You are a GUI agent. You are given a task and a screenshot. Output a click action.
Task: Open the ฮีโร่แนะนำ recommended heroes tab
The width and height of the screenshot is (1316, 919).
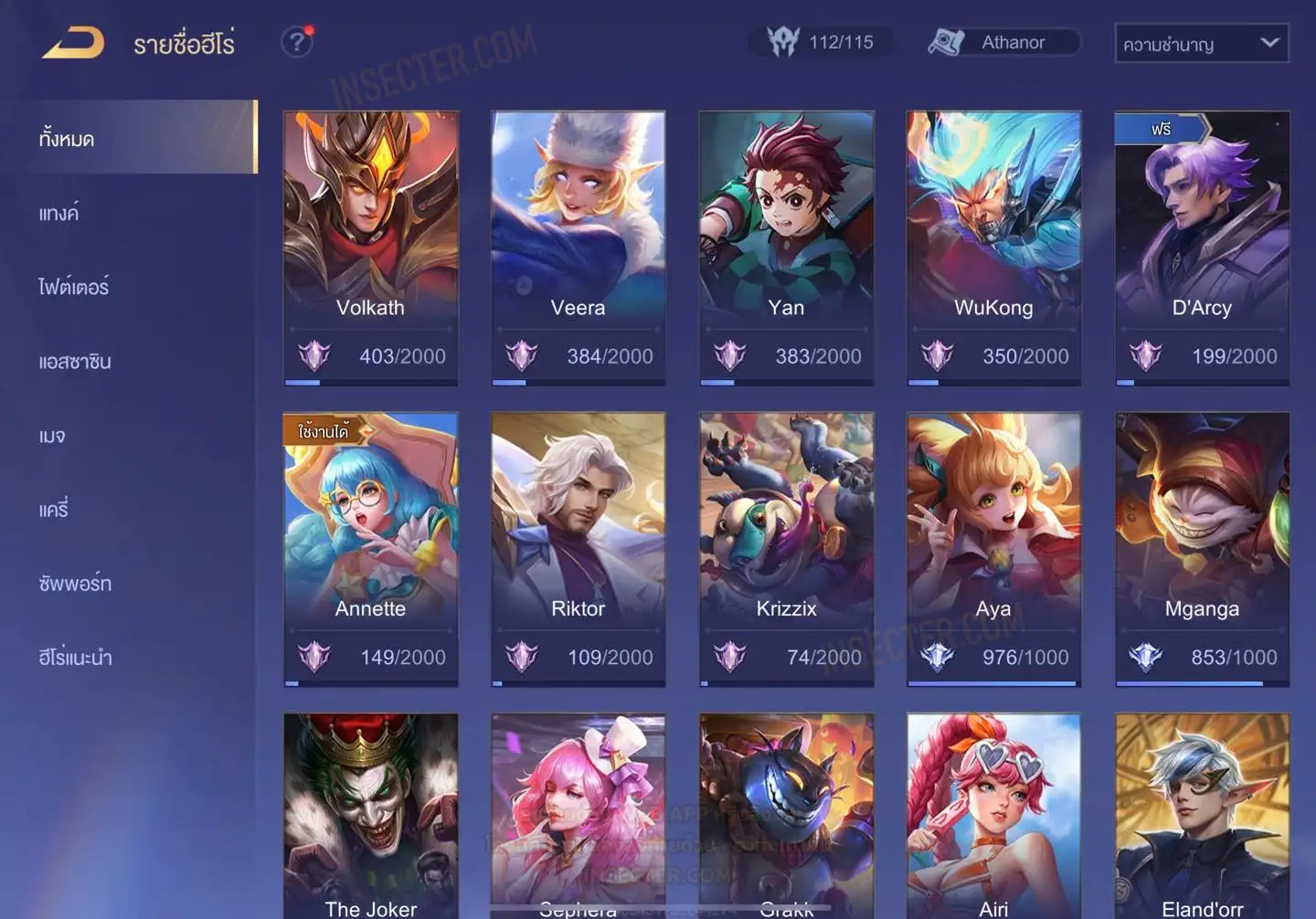coord(75,658)
